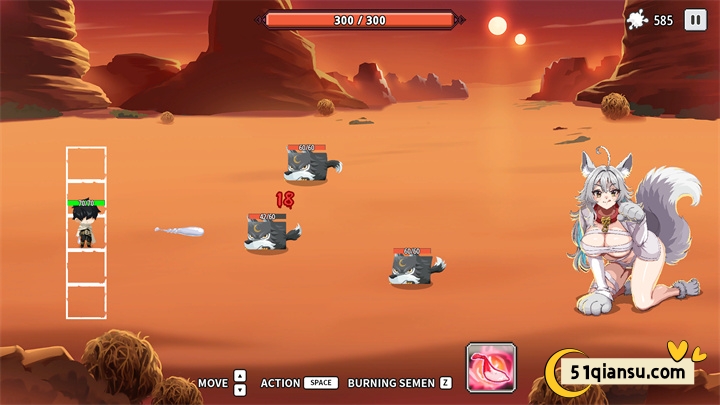Activate the pink flame skill icon
720x405 pixels.
(491, 367)
